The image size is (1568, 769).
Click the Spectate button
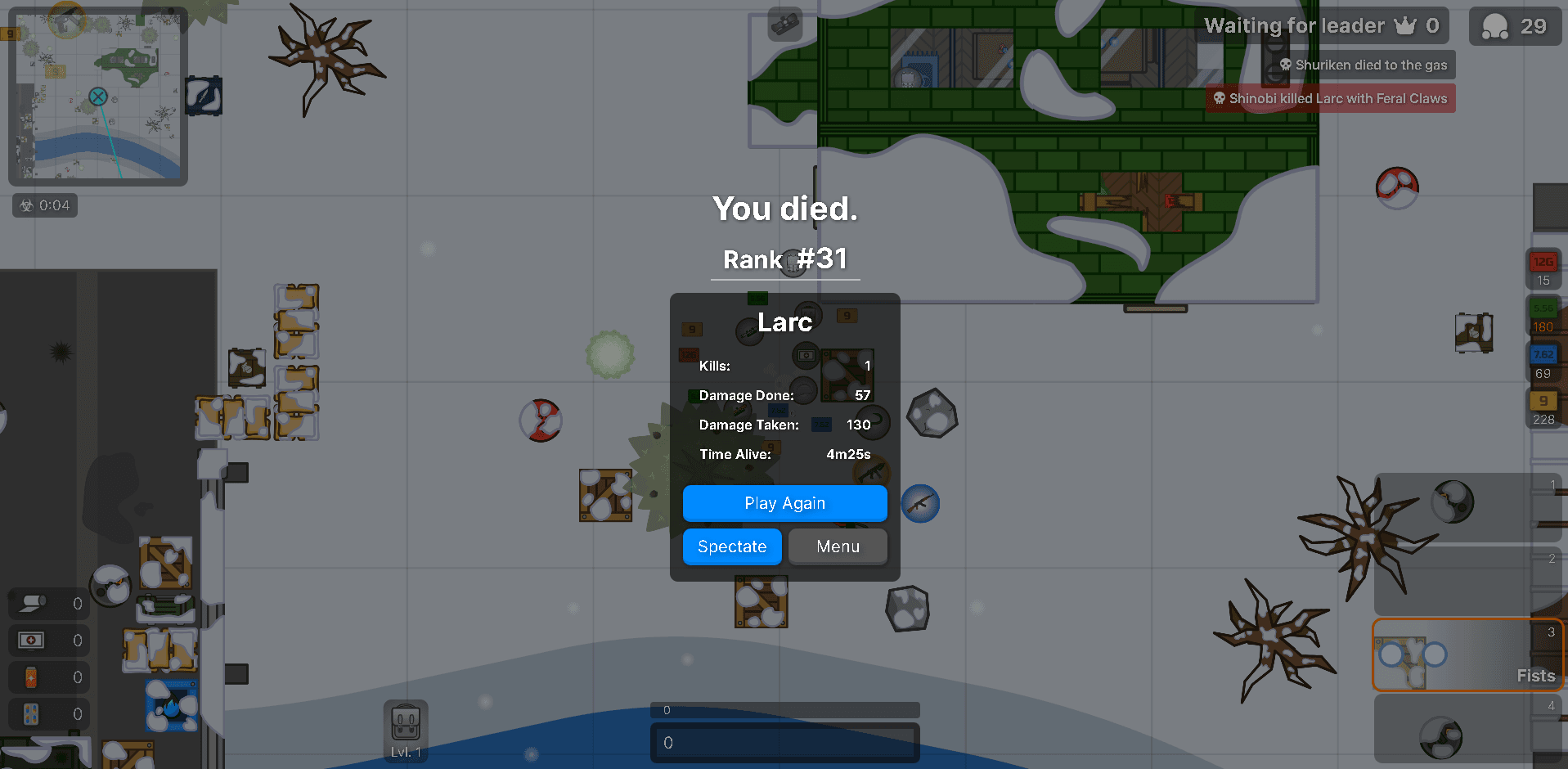click(x=731, y=546)
